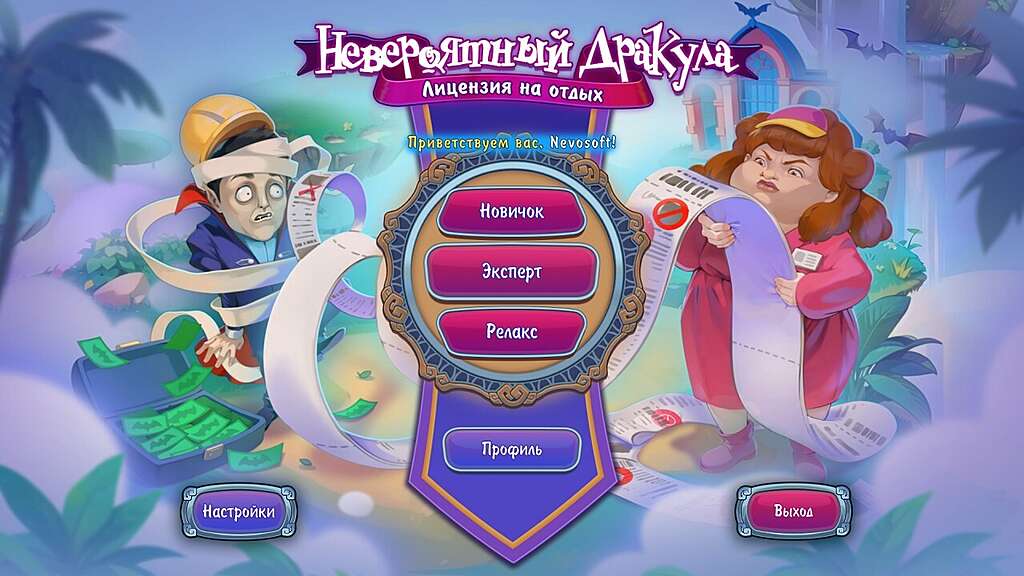Viewport: 1024px width, 576px height.
Task: Select the Новичок difficulty mode
Action: coord(511,212)
